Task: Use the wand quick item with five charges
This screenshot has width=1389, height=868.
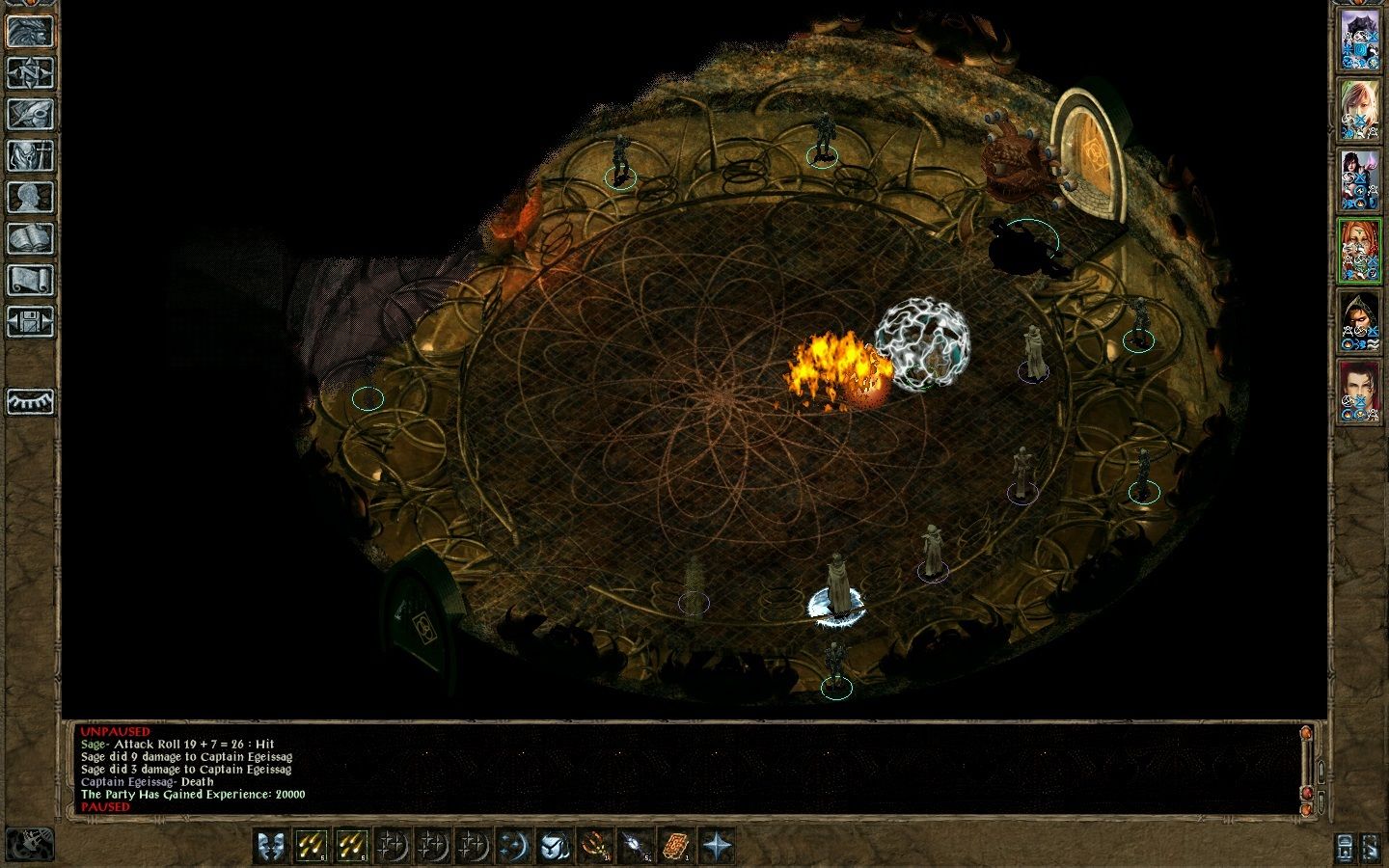Action: pos(637,846)
